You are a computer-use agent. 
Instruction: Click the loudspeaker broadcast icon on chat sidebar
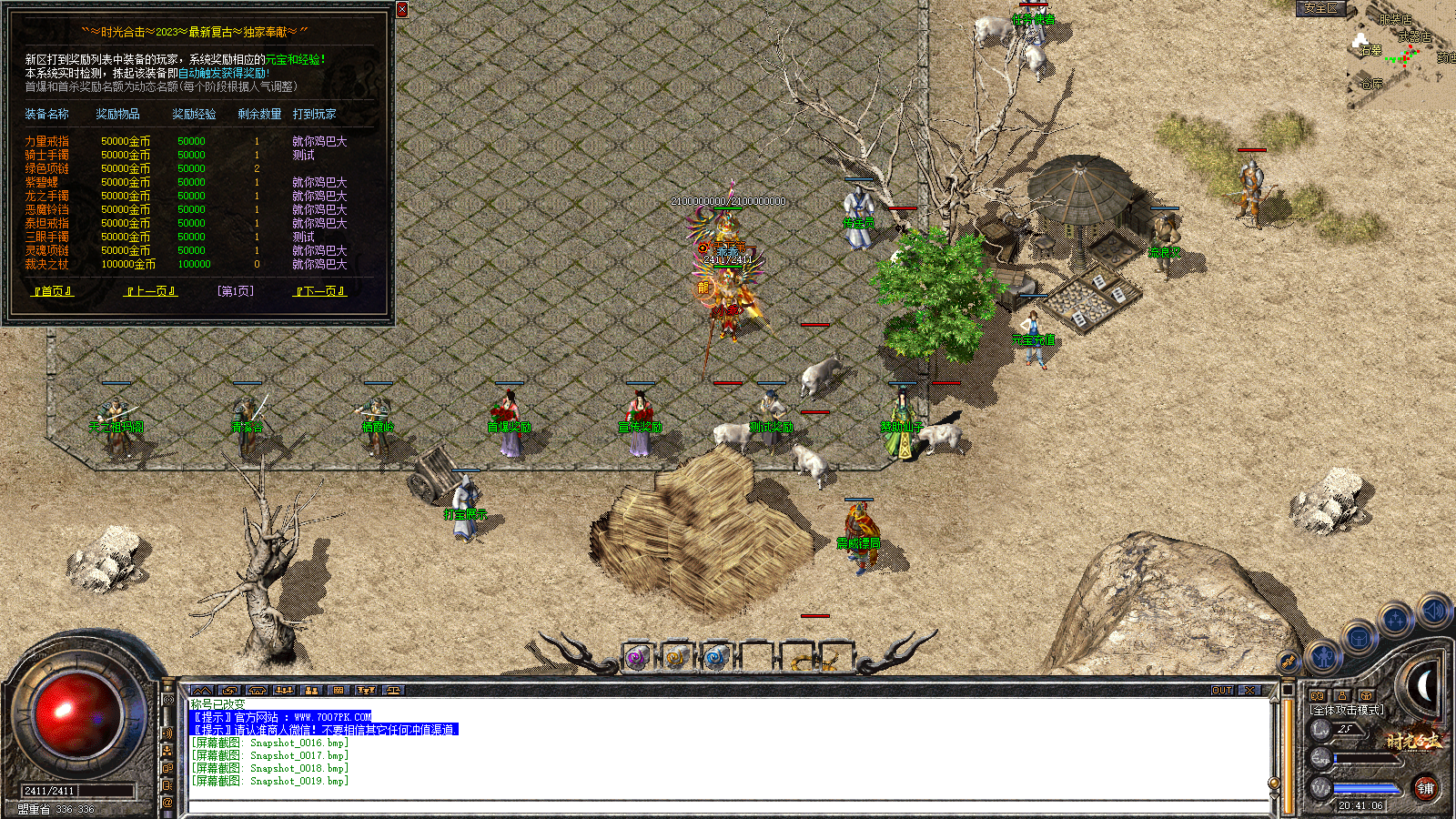point(167,733)
